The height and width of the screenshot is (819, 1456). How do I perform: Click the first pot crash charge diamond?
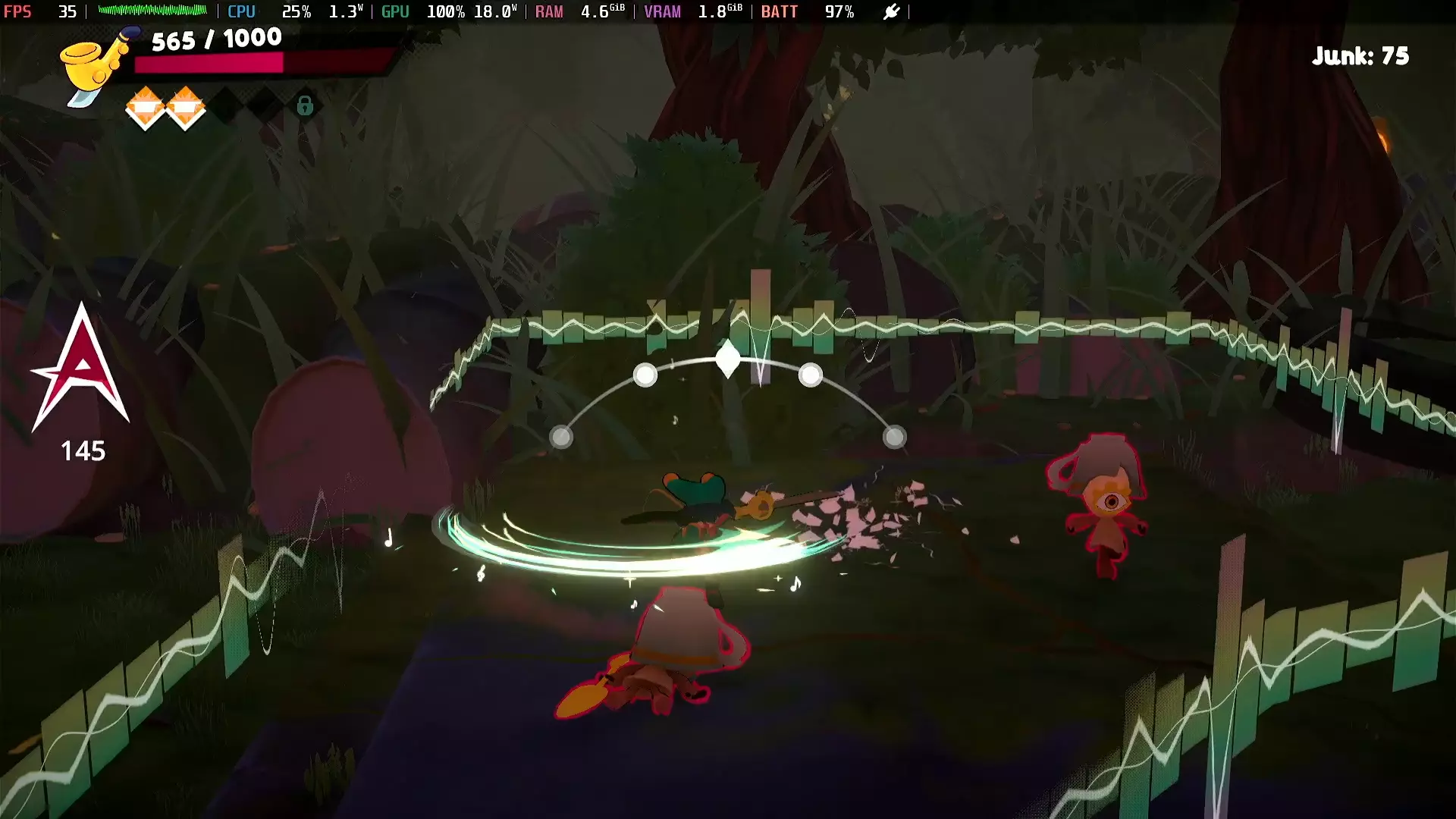coord(145,108)
